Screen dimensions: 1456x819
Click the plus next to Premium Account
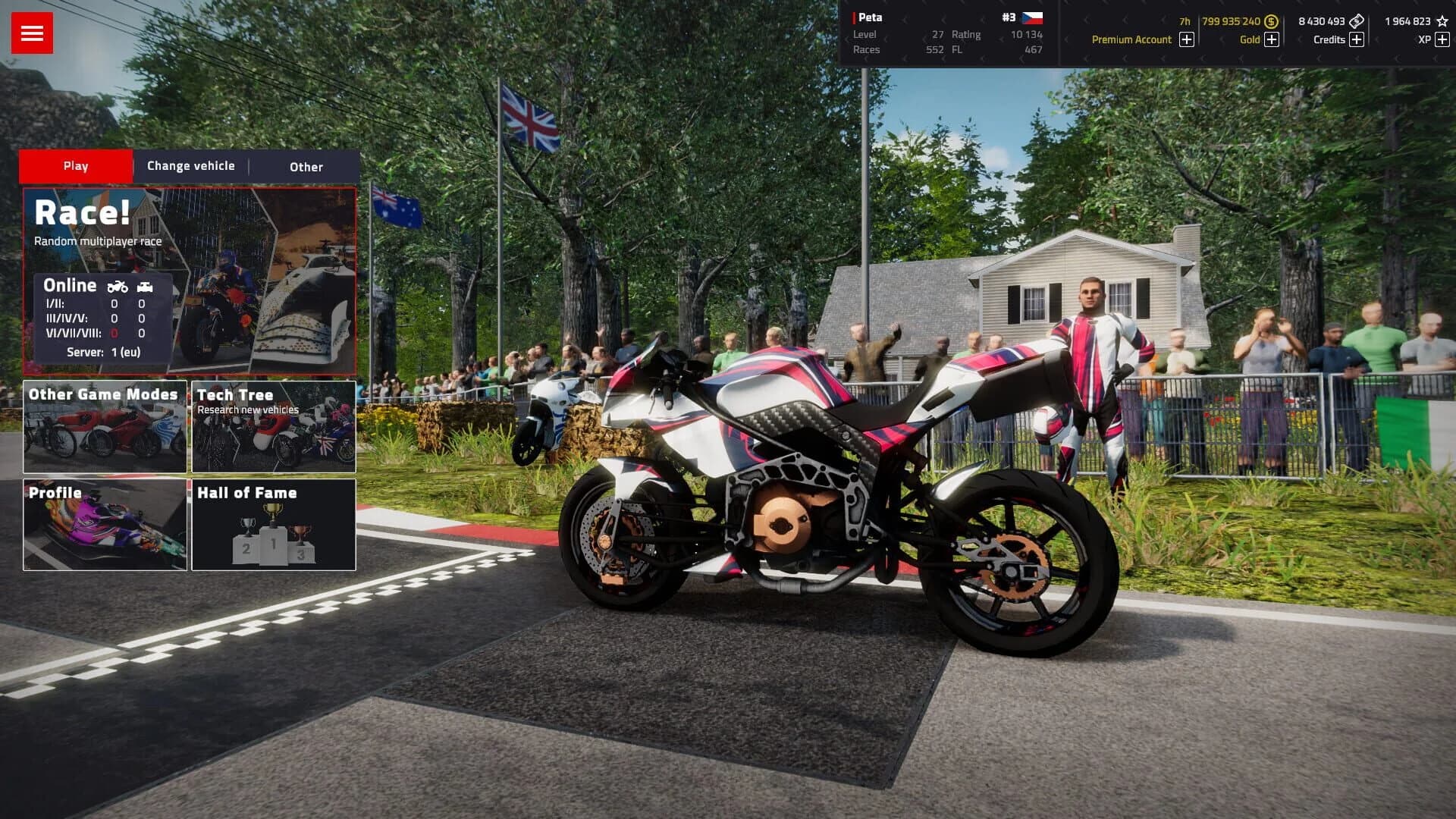(1185, 39)
